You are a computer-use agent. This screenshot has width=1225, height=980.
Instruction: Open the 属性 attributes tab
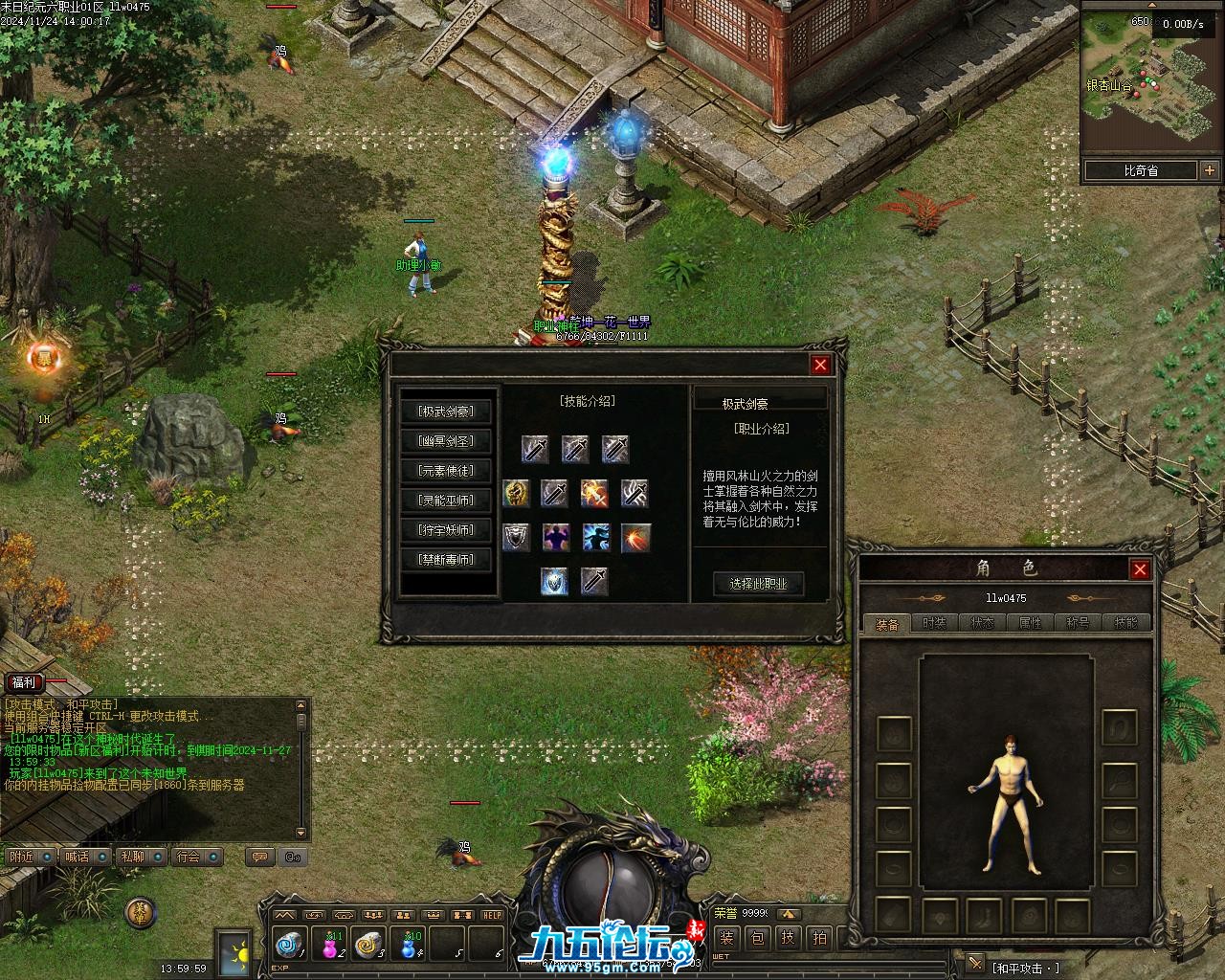[1030, 623]
